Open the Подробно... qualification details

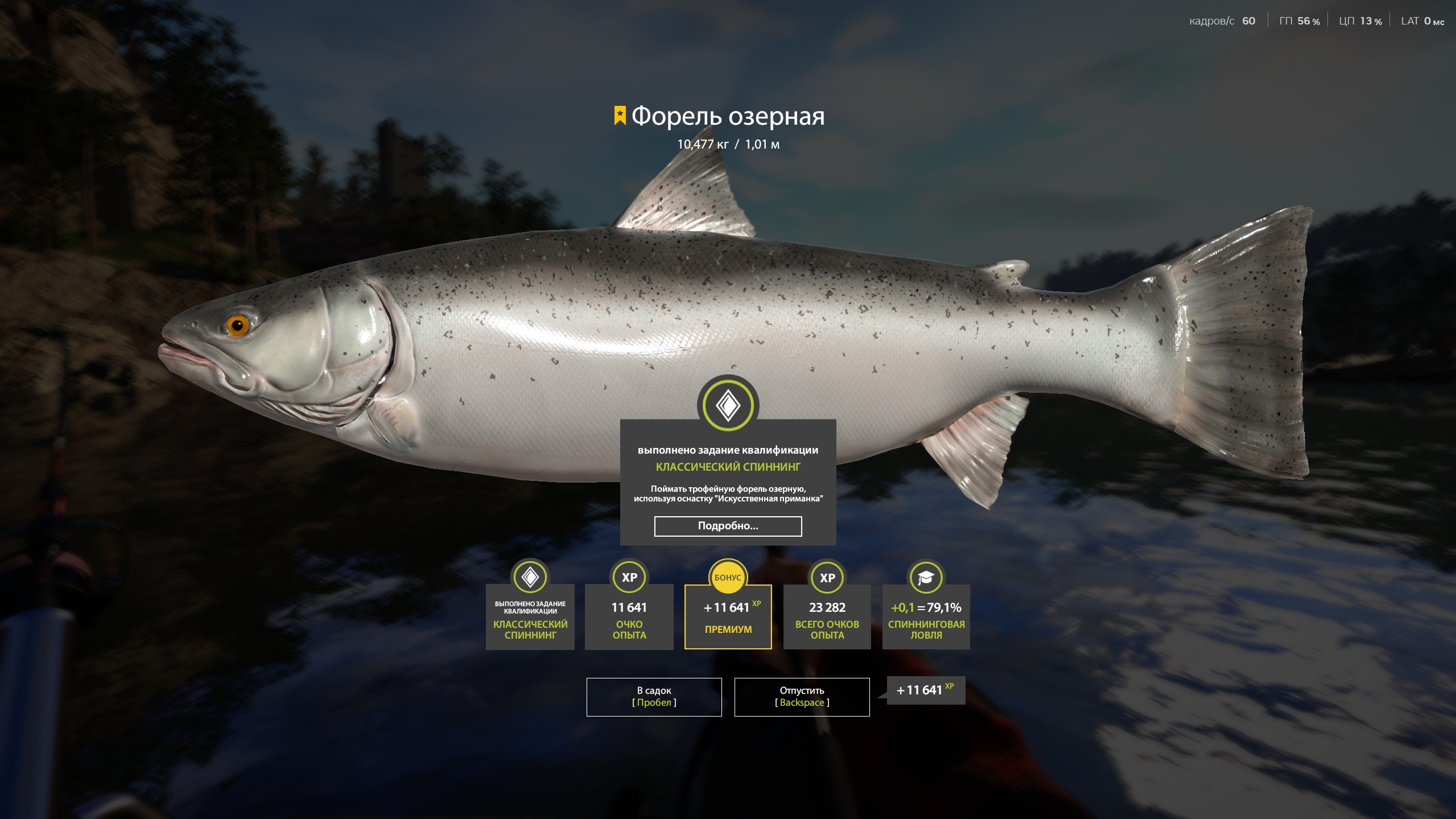pyautogui.click(x=728, y=526)
